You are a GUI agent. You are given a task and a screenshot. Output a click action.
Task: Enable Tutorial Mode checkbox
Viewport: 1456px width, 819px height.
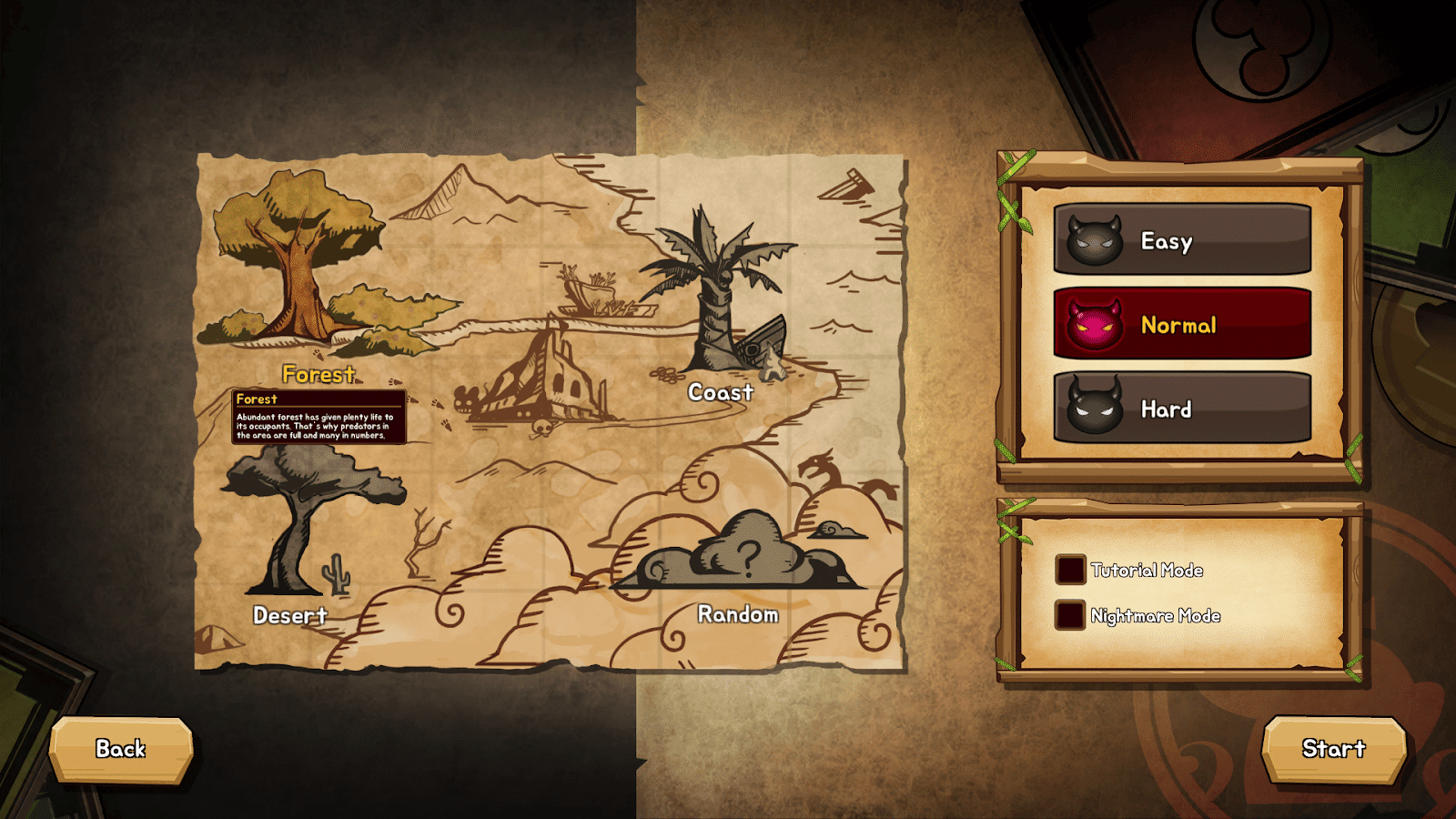pos(1070,571)
